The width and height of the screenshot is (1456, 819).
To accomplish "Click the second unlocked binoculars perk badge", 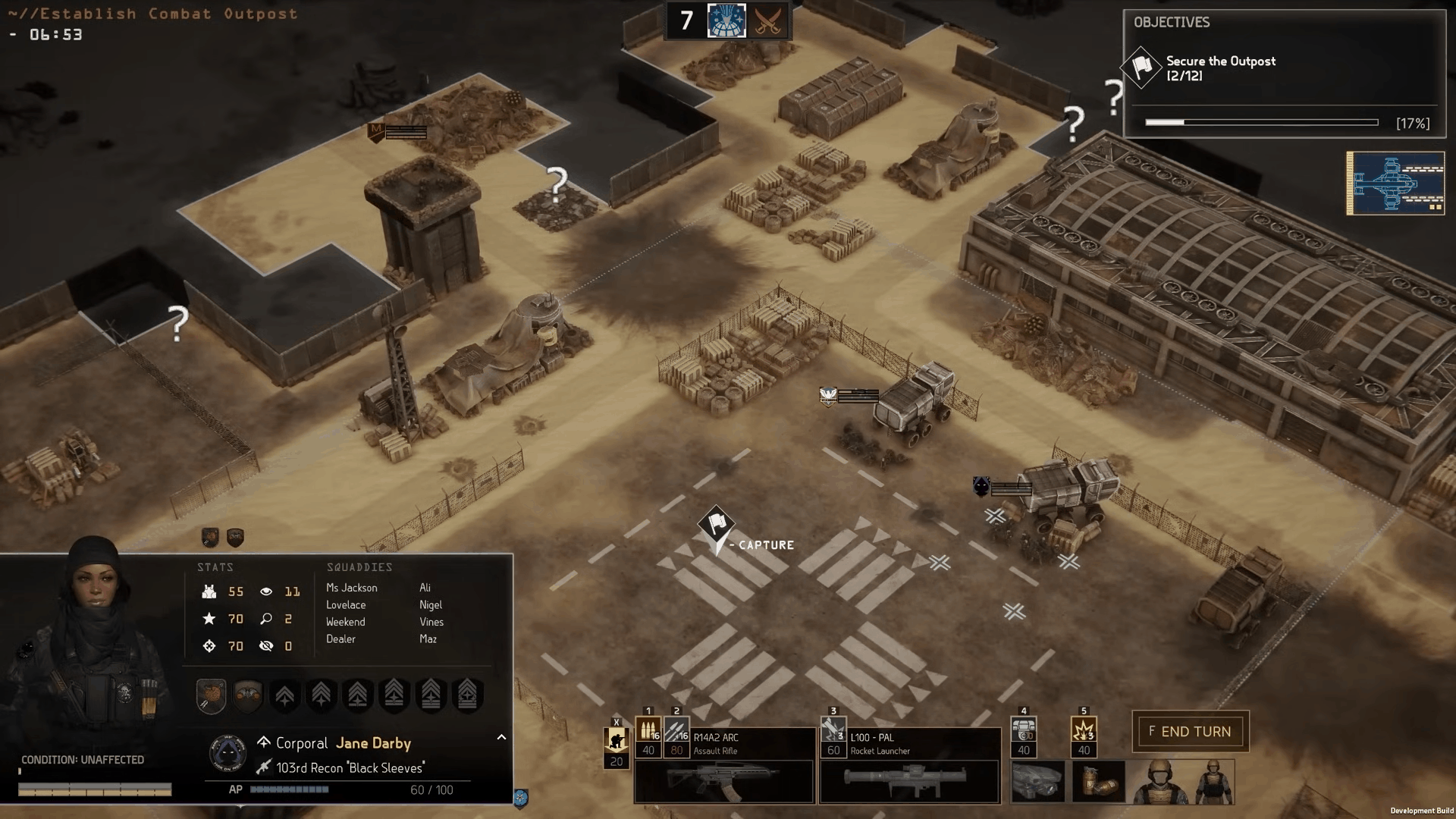I will (248, 695).
